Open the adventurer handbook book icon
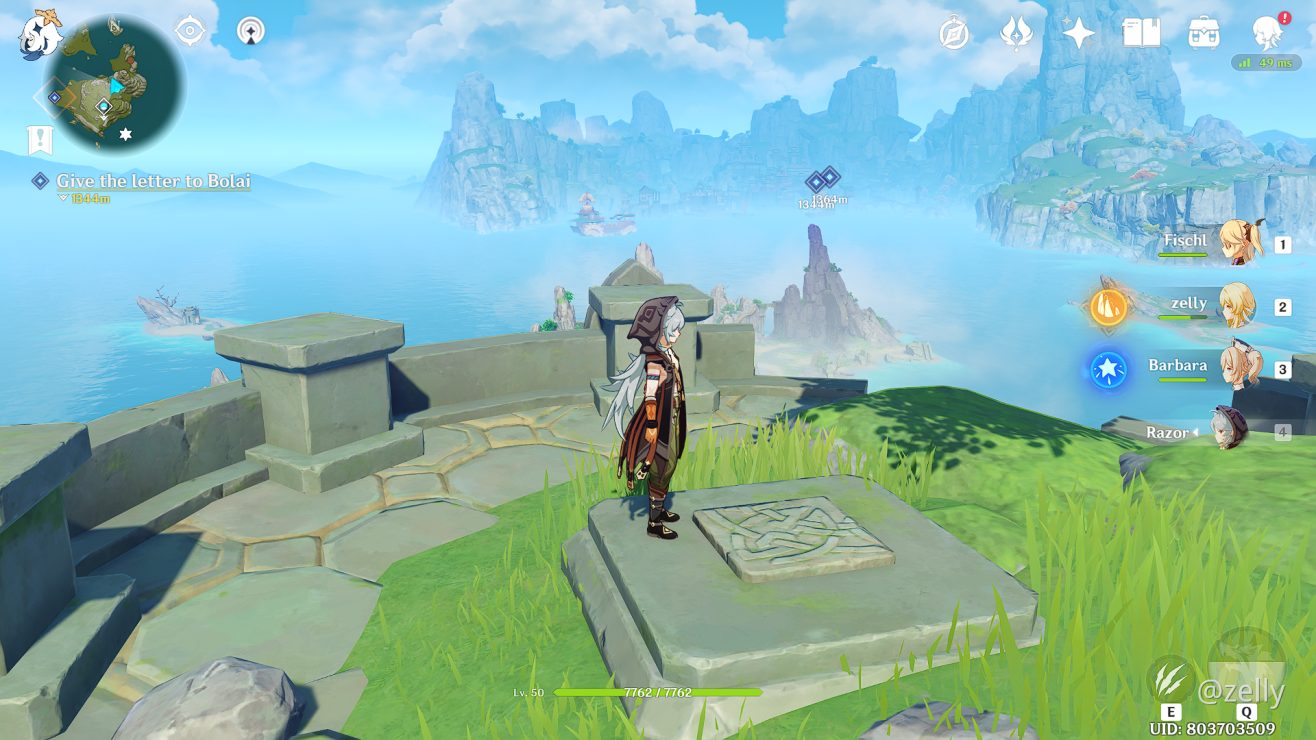Viewport: 1316px width, 740px height. [1141, 33]
